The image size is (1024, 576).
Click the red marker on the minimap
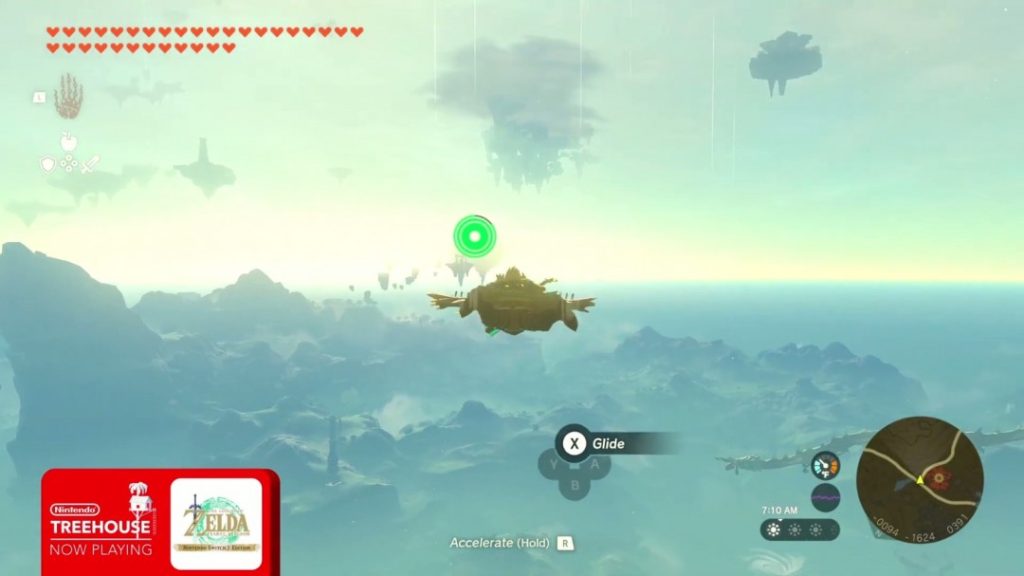point(939,479)
